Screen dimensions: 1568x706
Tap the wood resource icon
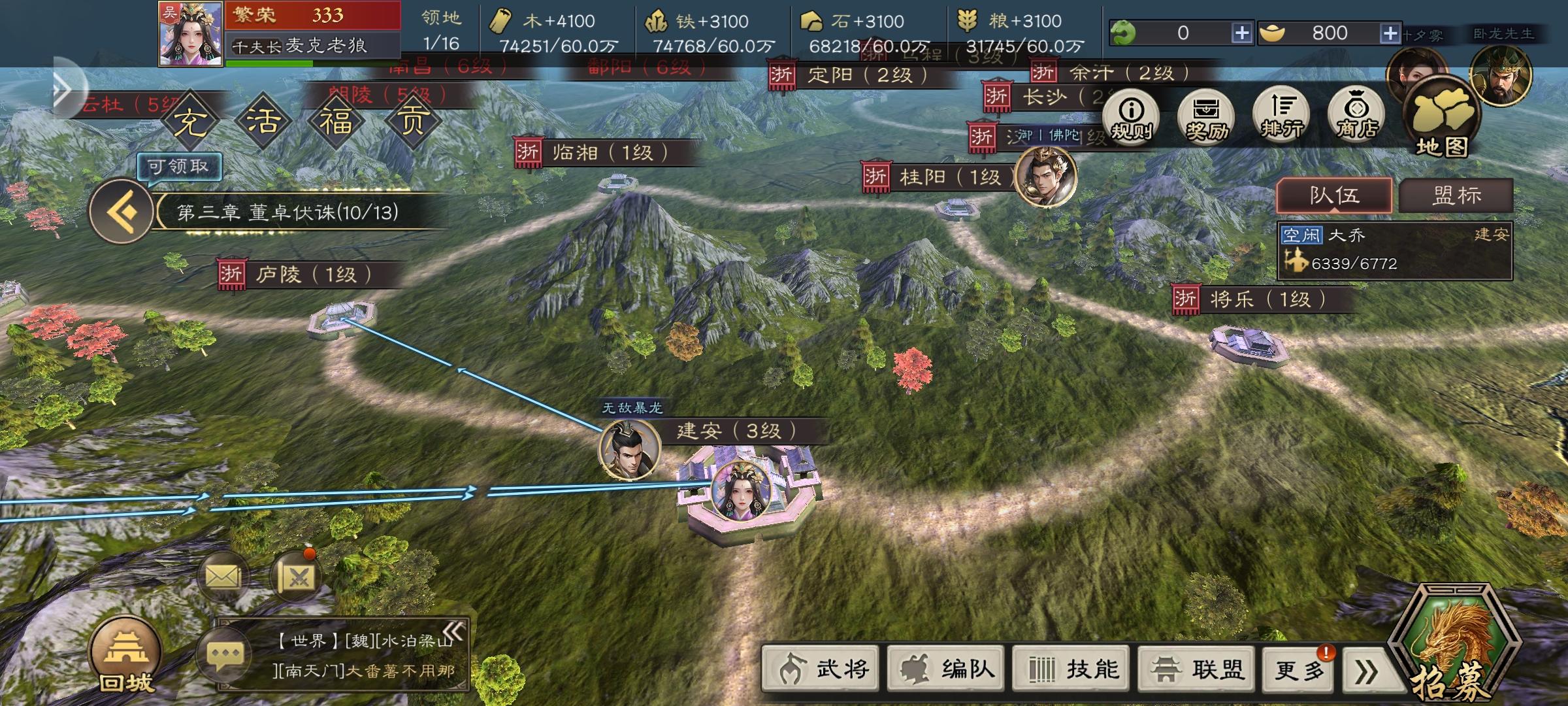click(500, 21)
